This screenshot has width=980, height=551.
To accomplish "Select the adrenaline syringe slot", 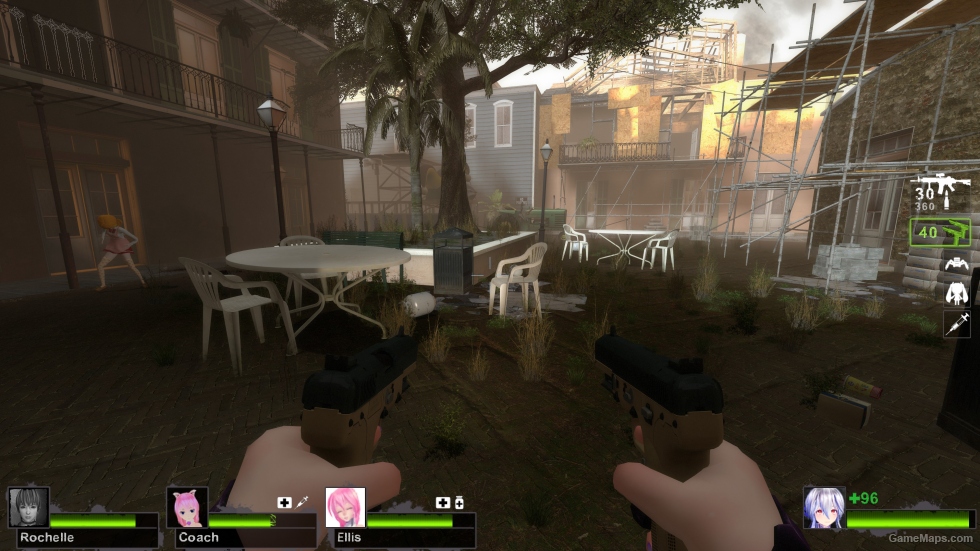I will 956,323.
